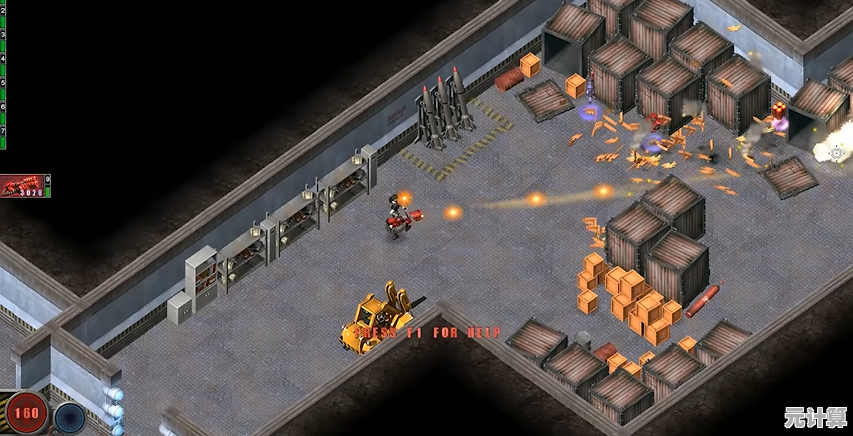Select weapon slot number 4

coord(3,61)
